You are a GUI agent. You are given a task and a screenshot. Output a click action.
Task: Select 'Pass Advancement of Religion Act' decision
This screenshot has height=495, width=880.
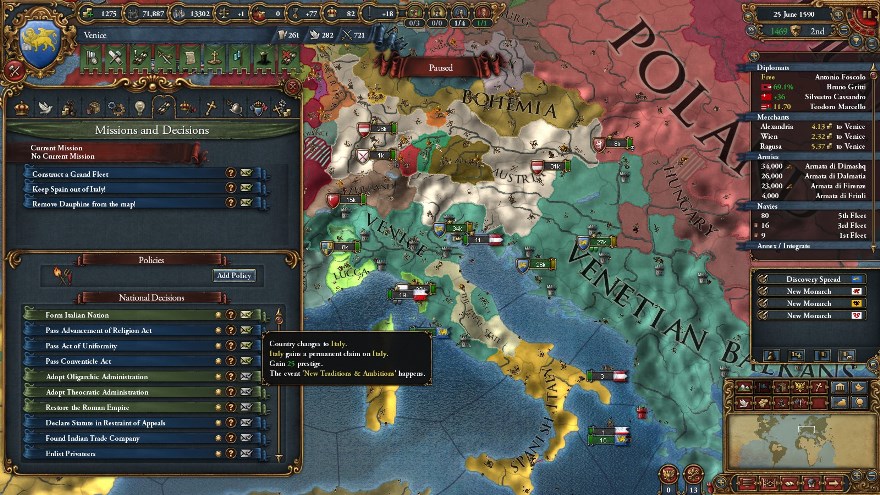point(120,330)
